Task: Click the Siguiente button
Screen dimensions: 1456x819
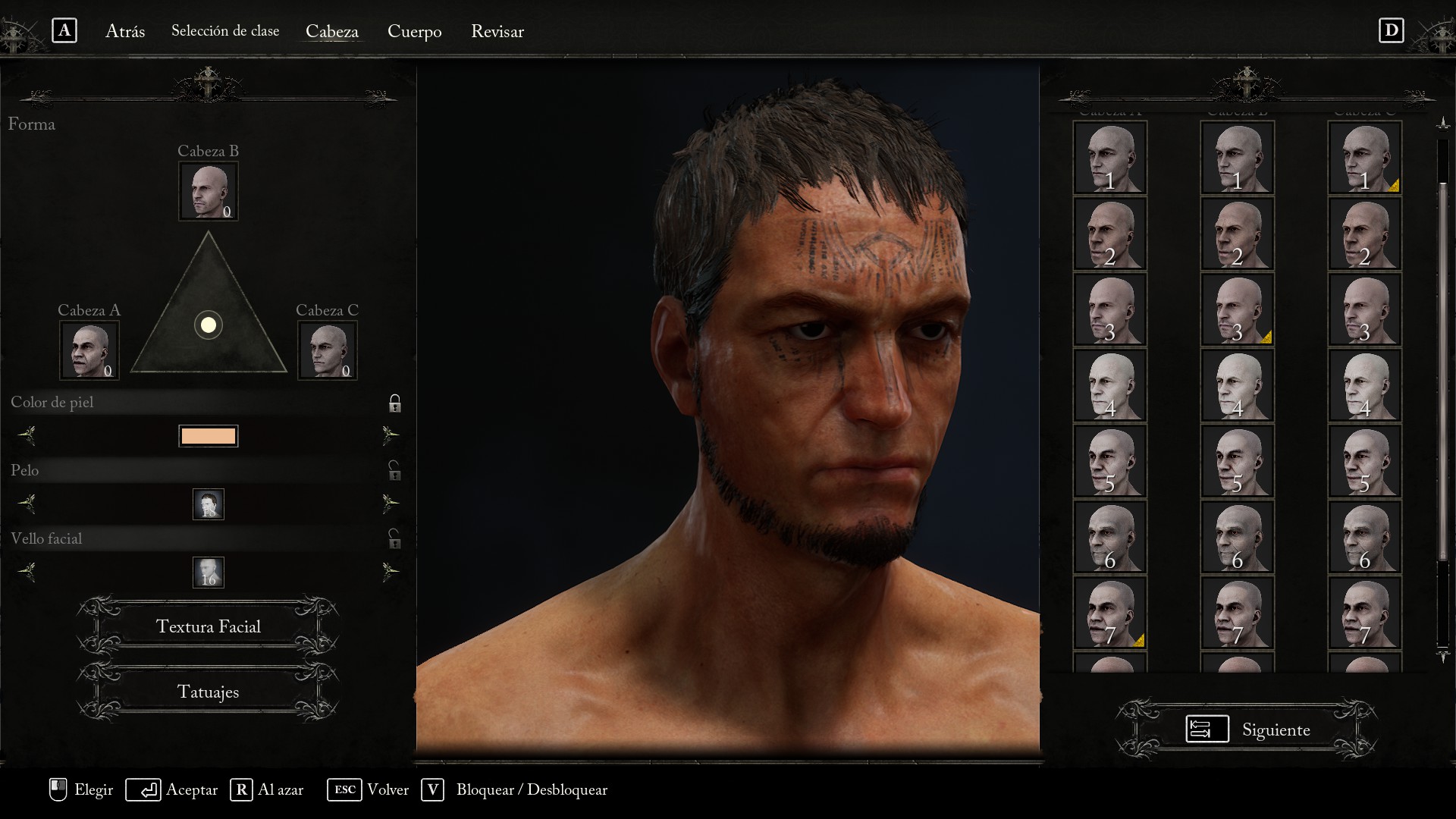Action: point(1247,730)
